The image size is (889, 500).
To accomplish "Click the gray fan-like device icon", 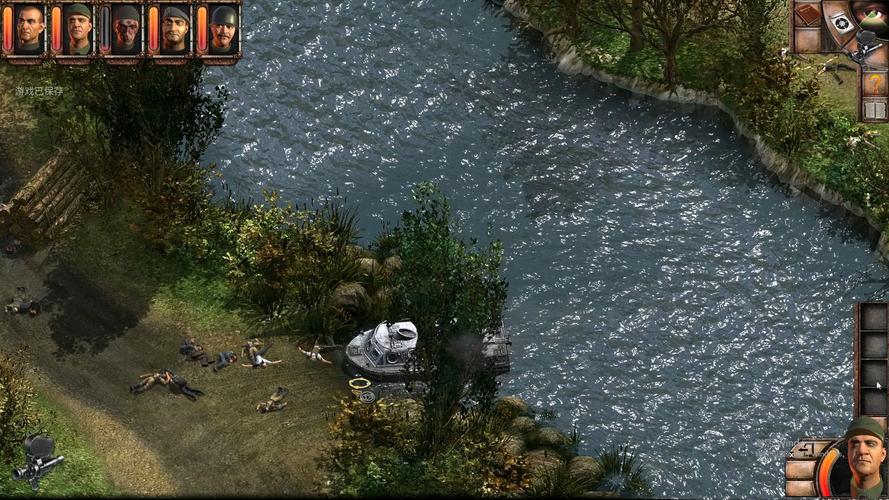I will 841,22.
